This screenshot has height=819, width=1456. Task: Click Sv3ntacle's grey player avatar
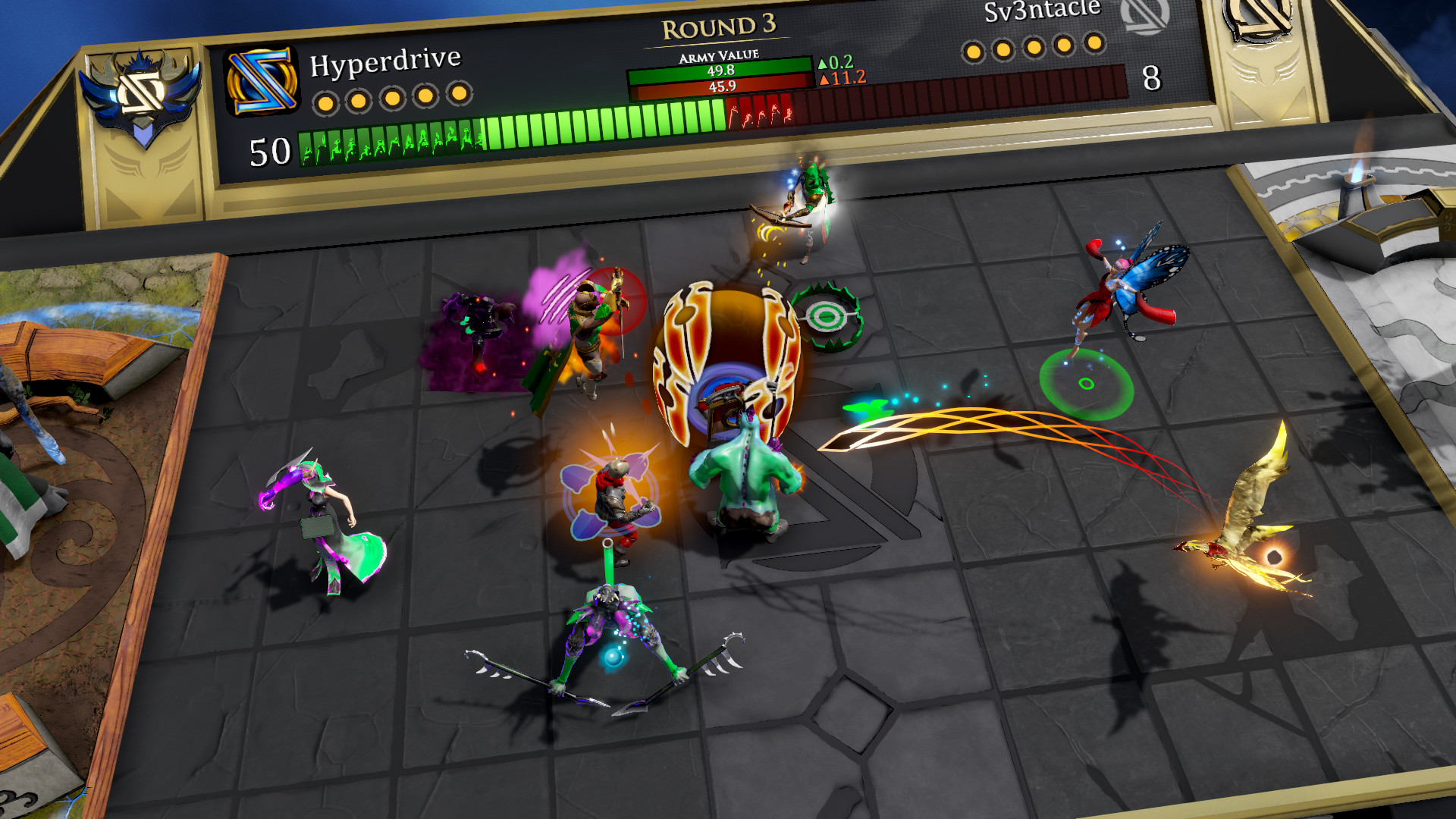tap(1144, 15)
